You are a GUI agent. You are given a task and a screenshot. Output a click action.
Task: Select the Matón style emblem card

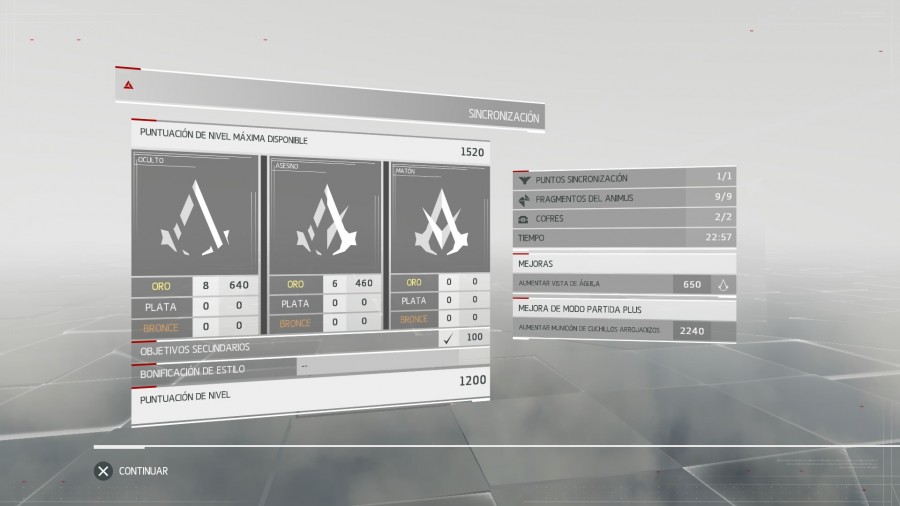(441, 218)
